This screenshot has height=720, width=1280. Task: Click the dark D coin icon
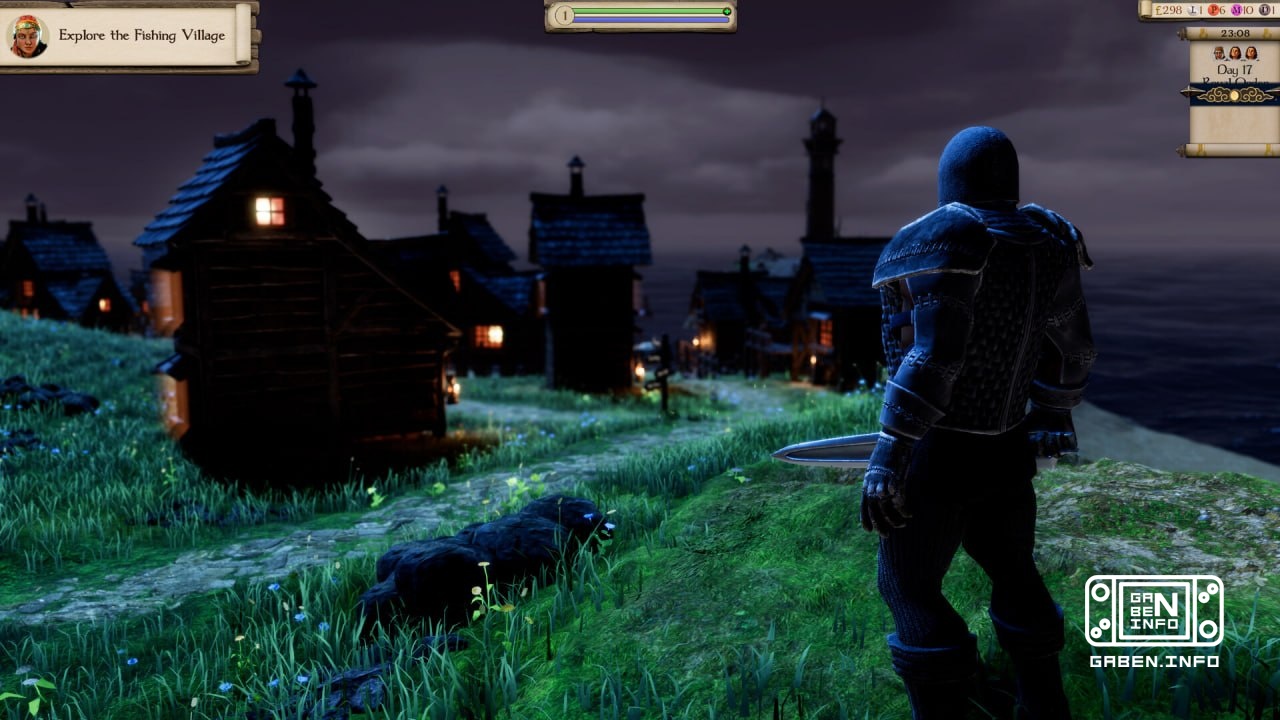[x=1266, y=10]
